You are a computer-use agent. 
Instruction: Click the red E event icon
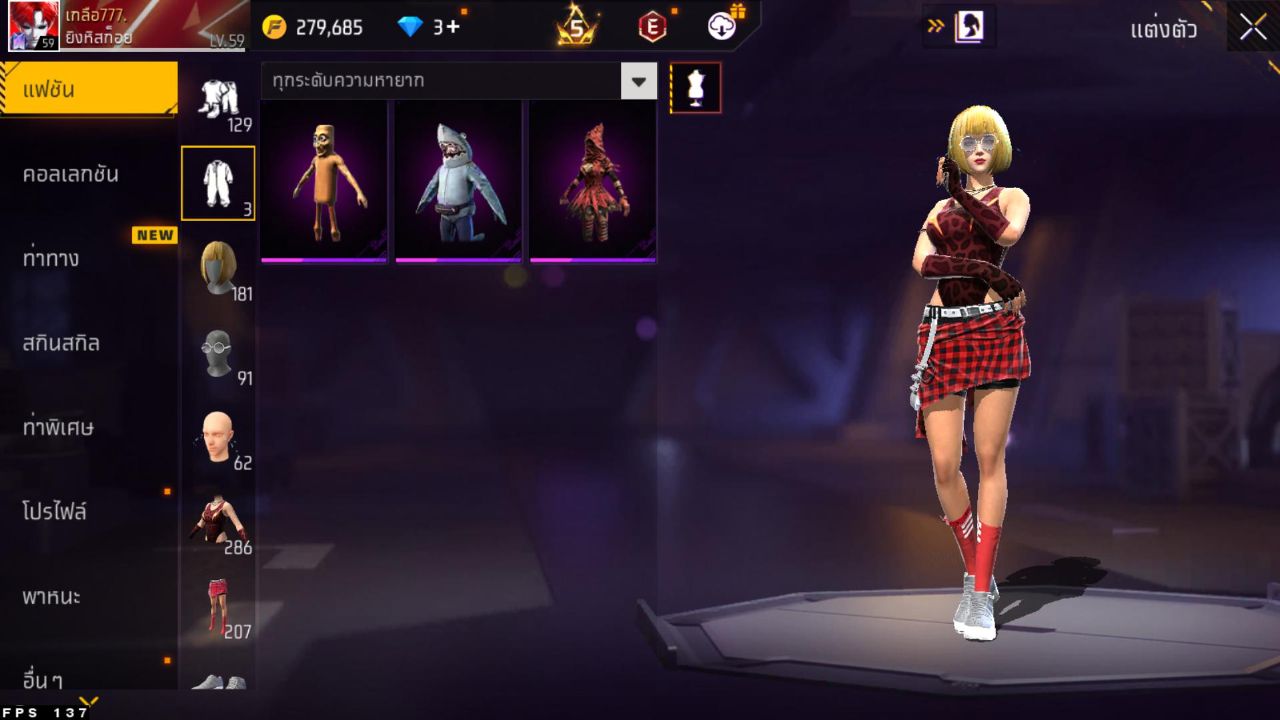click(650, 27)
